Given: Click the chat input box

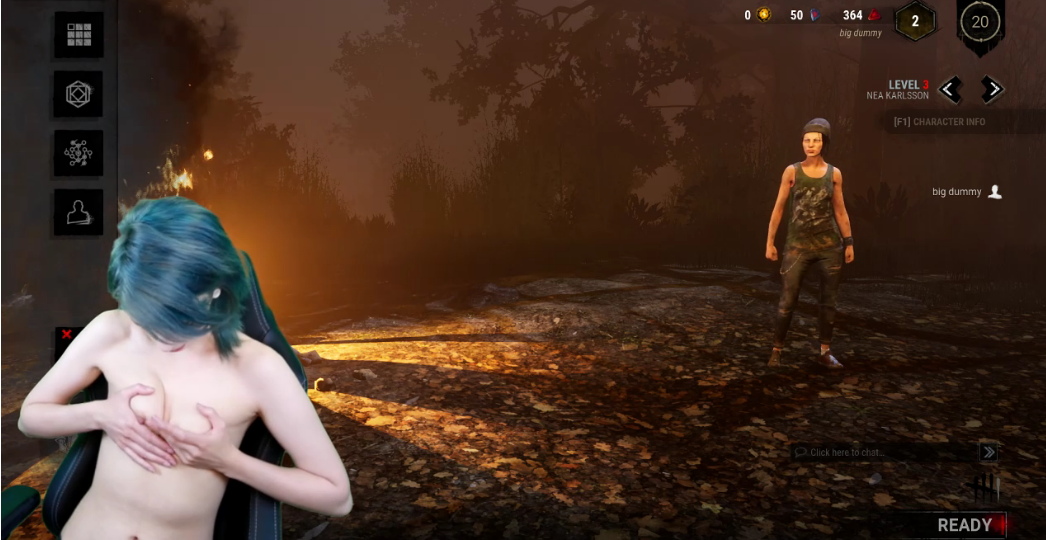Looking at the screenshot, I should [x=880, y=453].
